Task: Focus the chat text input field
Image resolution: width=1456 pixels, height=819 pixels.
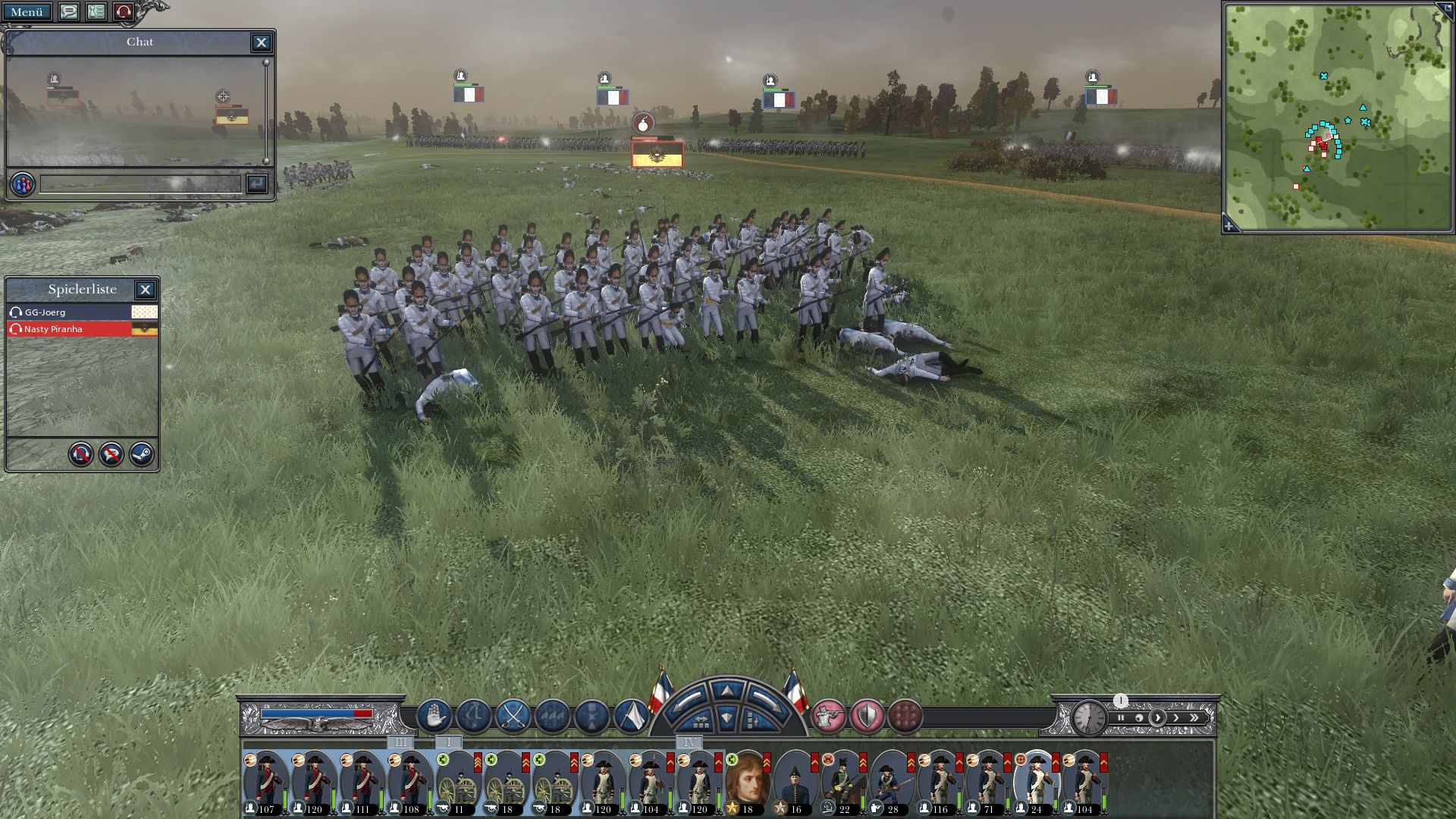Action: [x=140, y=184]
